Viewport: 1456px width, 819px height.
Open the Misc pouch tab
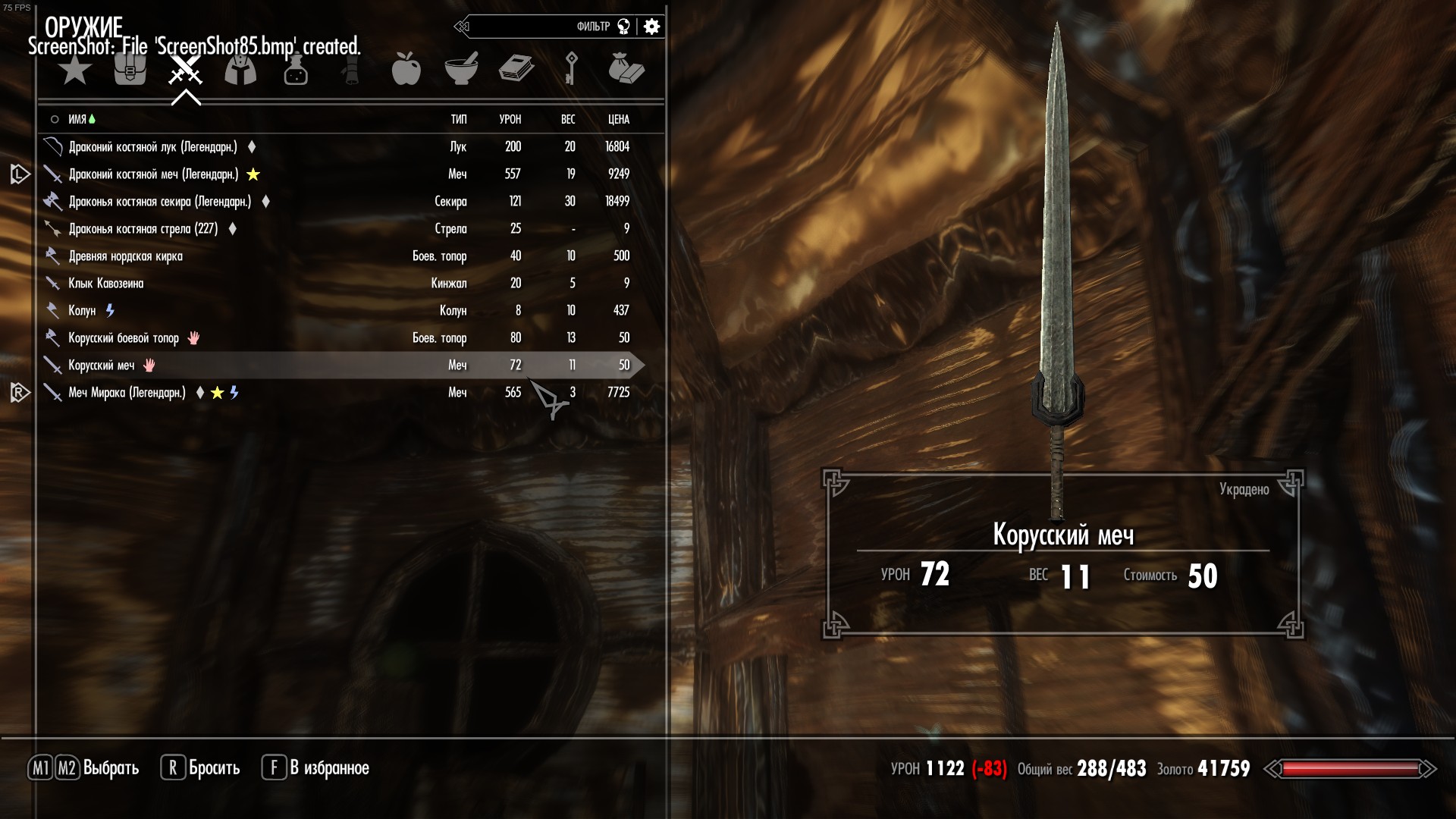click(626, 69)
